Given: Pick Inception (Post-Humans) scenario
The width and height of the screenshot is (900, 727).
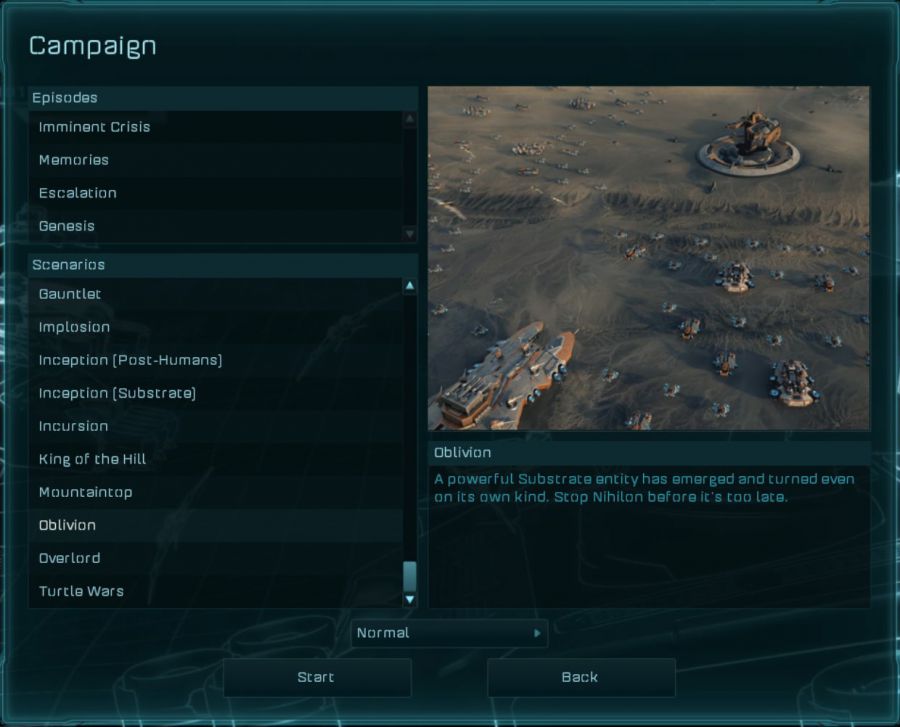Looking at the screenshot, I should pos(130,360).
